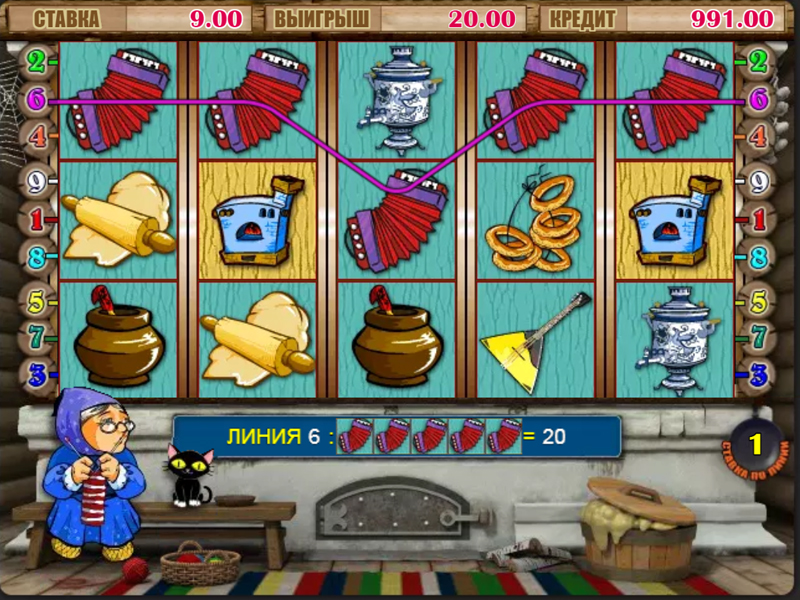Select the yellow line 5 marker on the right
The image size is (800, 600).
758,300
